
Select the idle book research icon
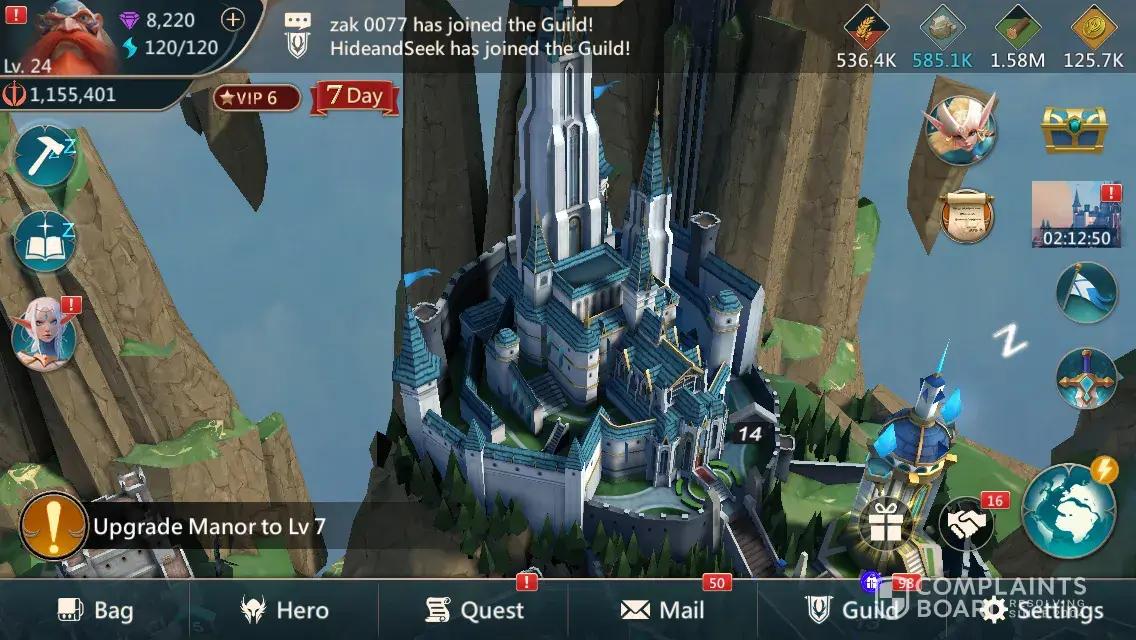click(45, 242)
